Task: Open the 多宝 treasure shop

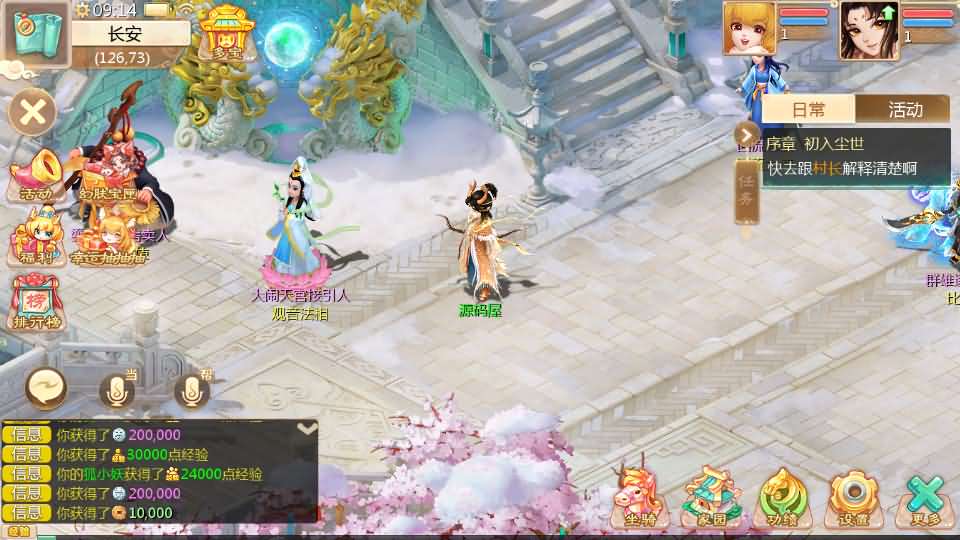Action: point(224,34)
